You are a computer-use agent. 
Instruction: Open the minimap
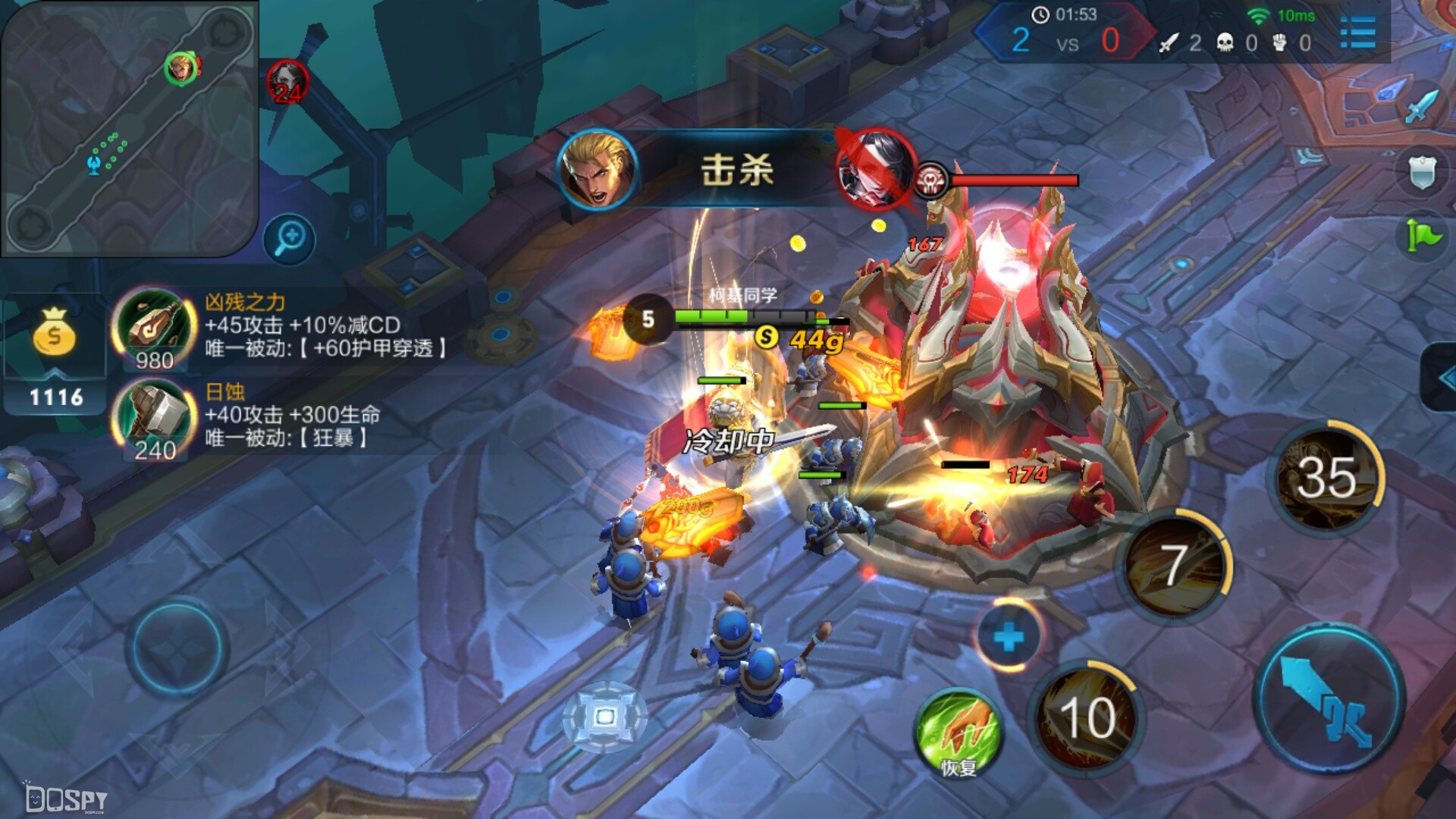click(129, 127)
